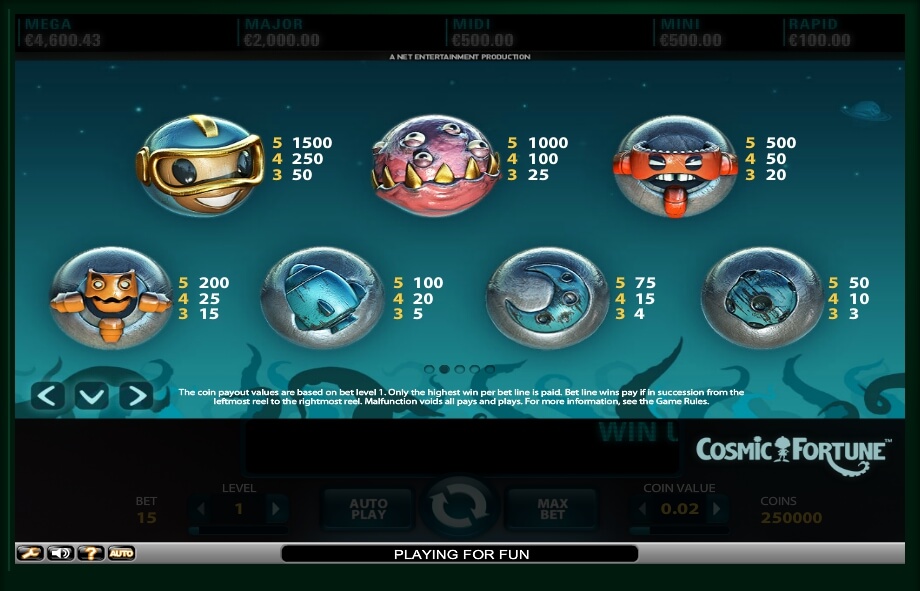Increase the bet level
The width and height of the screenshot is (920, 591).
click(275, 510)
